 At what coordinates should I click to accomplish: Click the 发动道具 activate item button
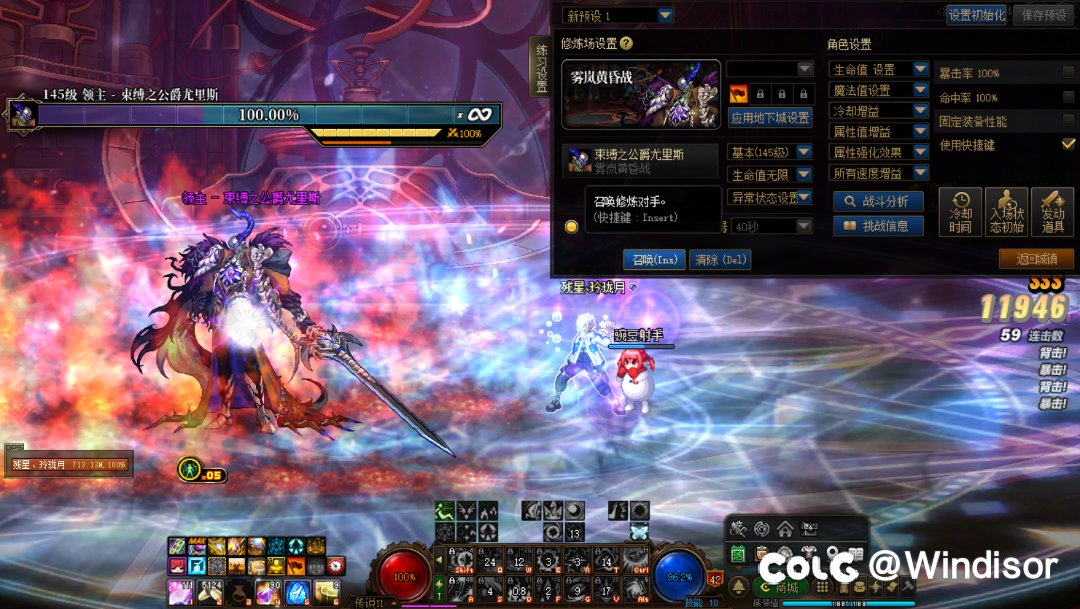coord(1052,212)
